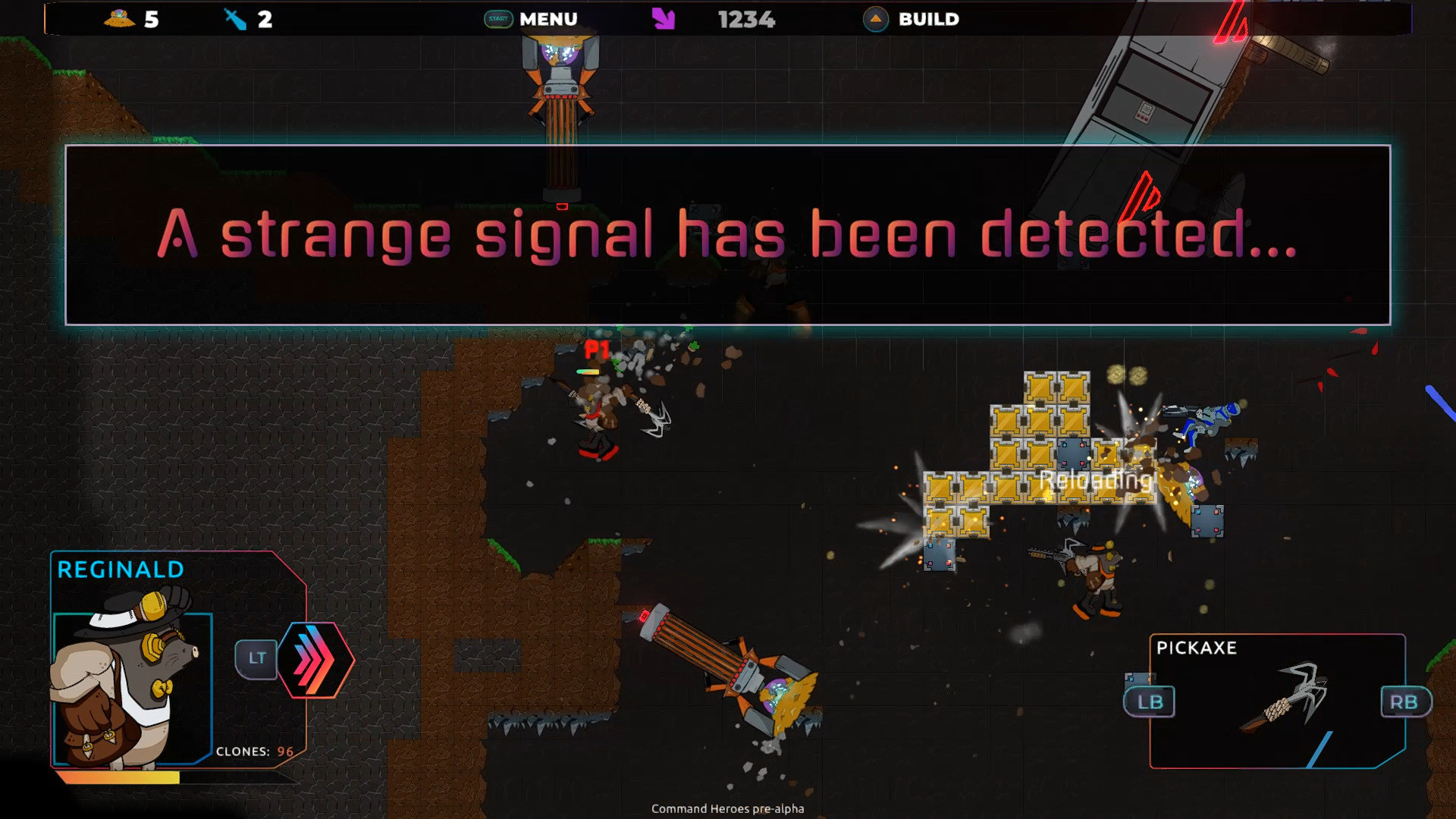Select the blue sword counter icon

pos(233,18)
